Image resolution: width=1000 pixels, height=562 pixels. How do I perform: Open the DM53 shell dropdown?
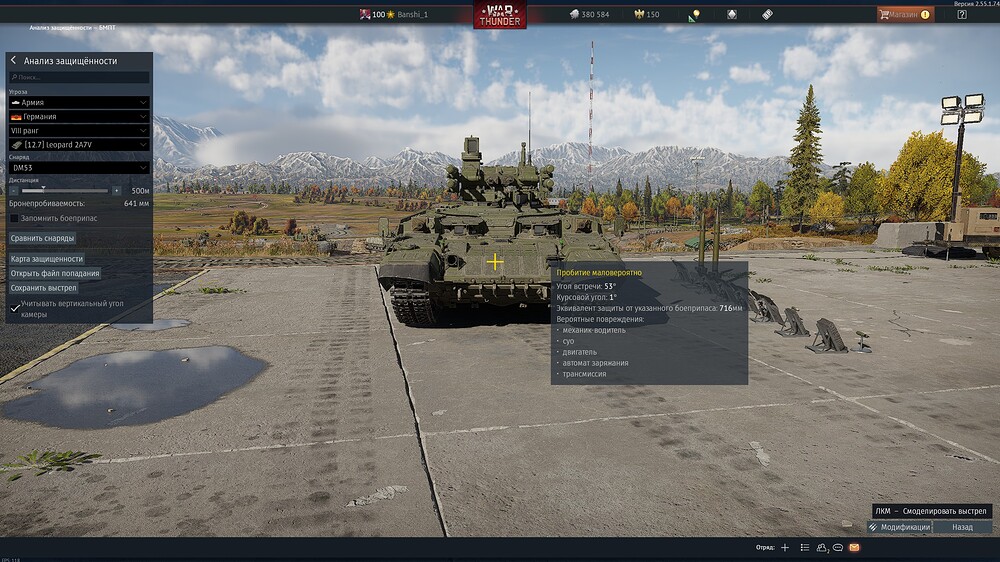coord(79,168)
